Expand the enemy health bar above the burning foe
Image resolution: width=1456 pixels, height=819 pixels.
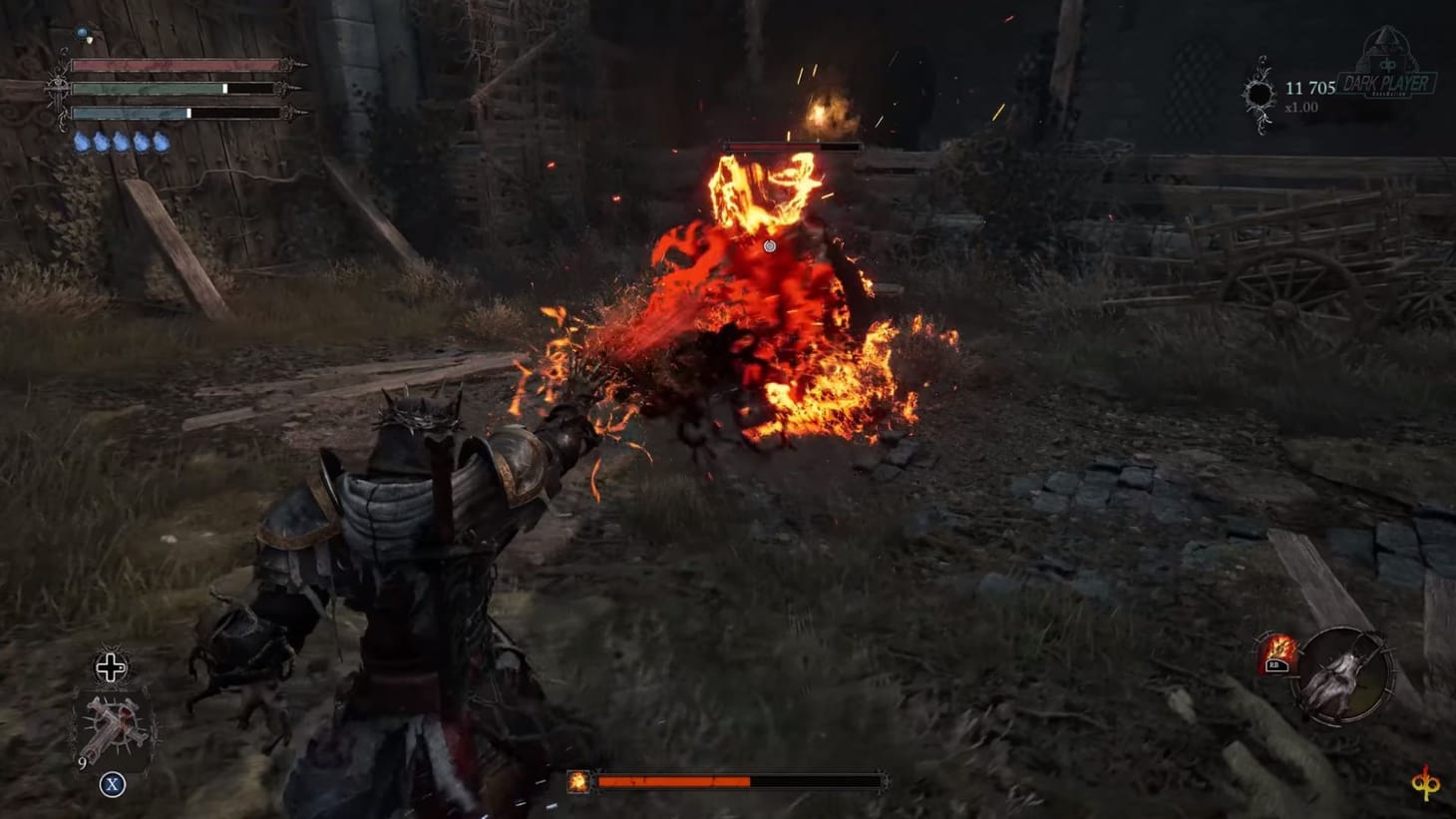[793, 145]
